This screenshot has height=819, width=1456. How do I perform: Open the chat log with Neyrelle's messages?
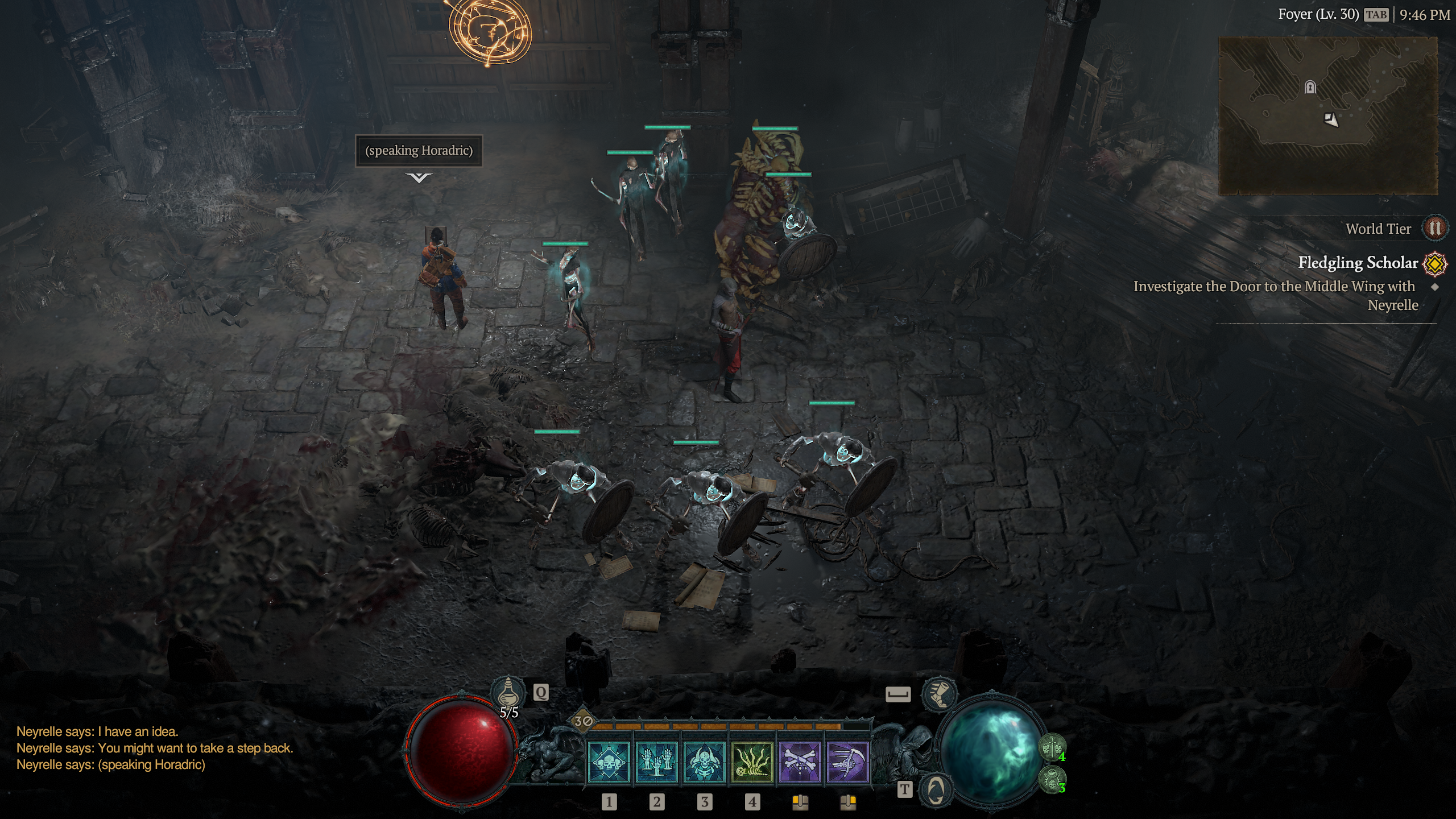pyautogui.click(x=154, y=748)
